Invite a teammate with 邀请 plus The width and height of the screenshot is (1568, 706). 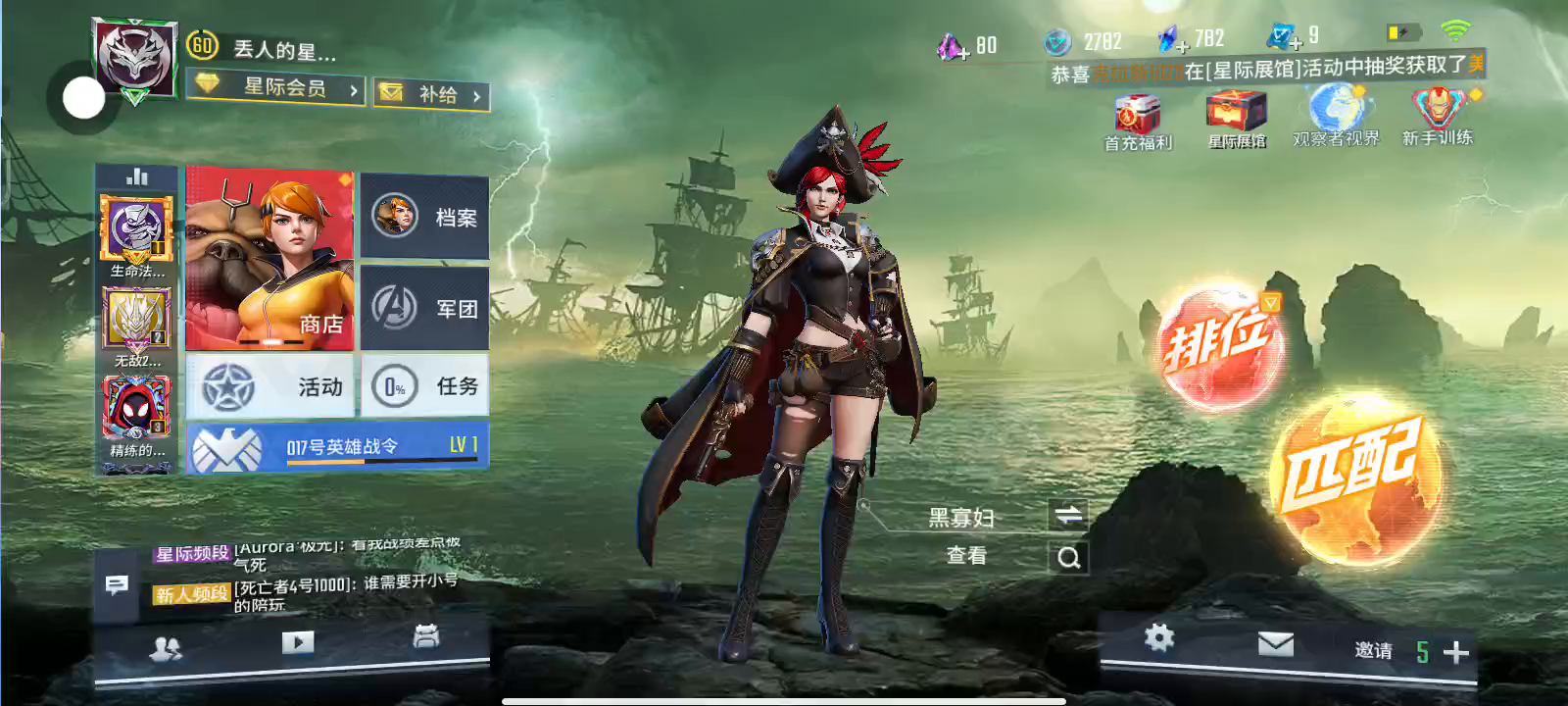(1456, 652)
